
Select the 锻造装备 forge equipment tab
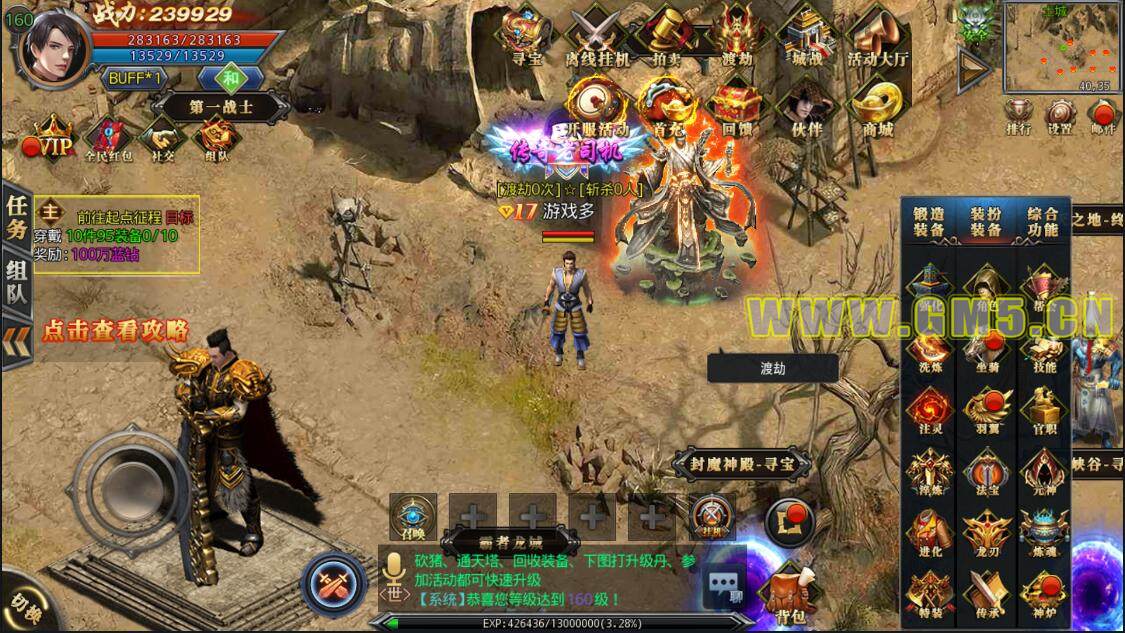pos(929,221)
